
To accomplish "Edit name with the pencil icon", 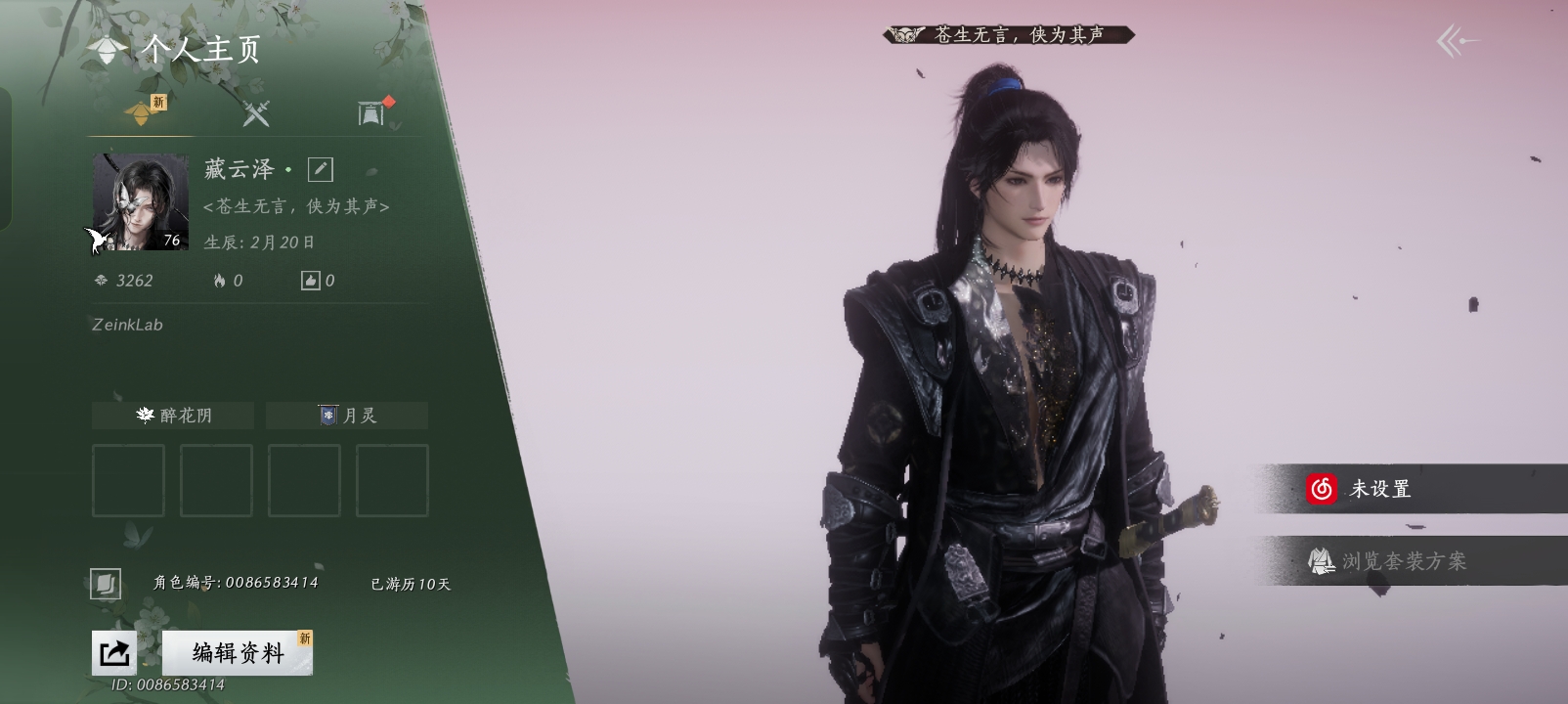I will pos(320,170).
